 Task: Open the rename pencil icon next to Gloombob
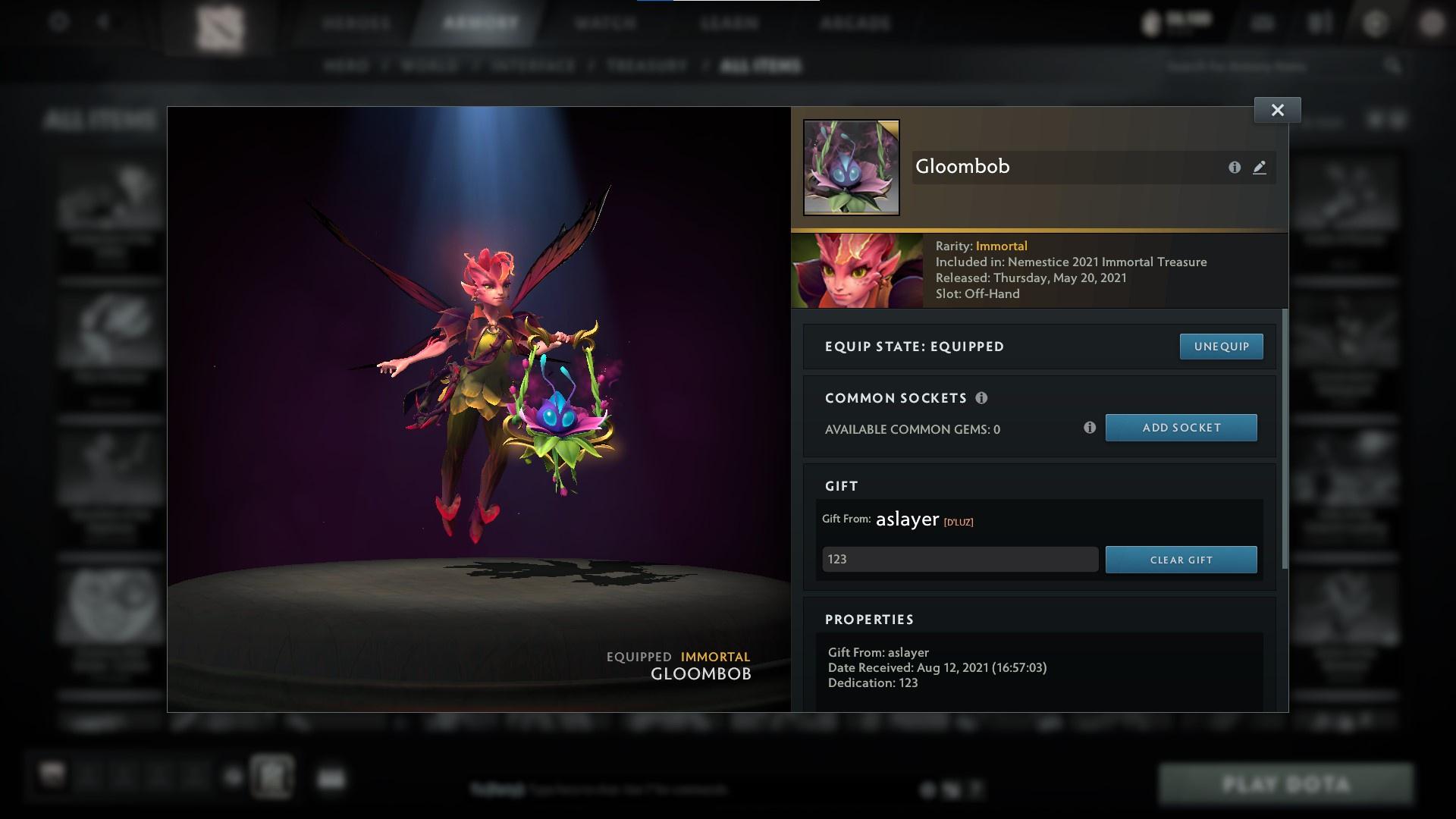click(x=1260, y=168)
